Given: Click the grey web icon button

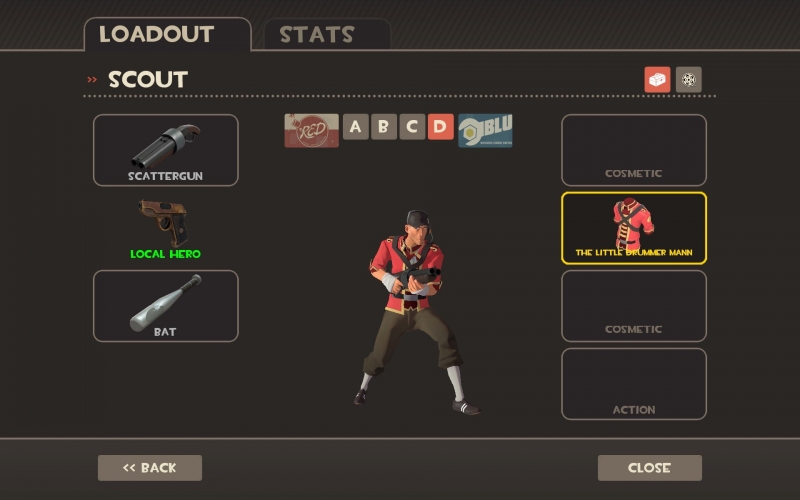Looking at the screenshot, I should point(689,80).
